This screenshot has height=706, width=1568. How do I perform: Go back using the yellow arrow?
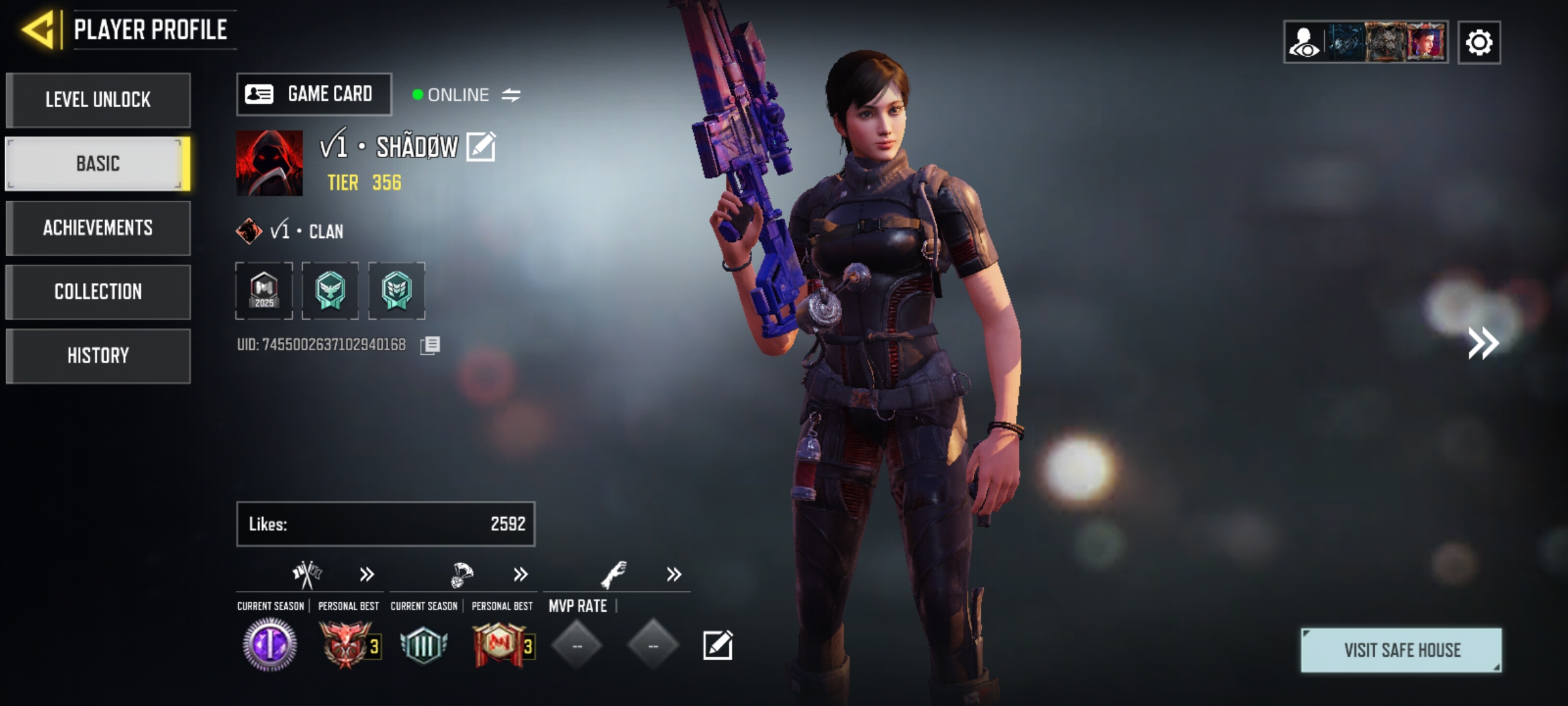tap(38, 29)
